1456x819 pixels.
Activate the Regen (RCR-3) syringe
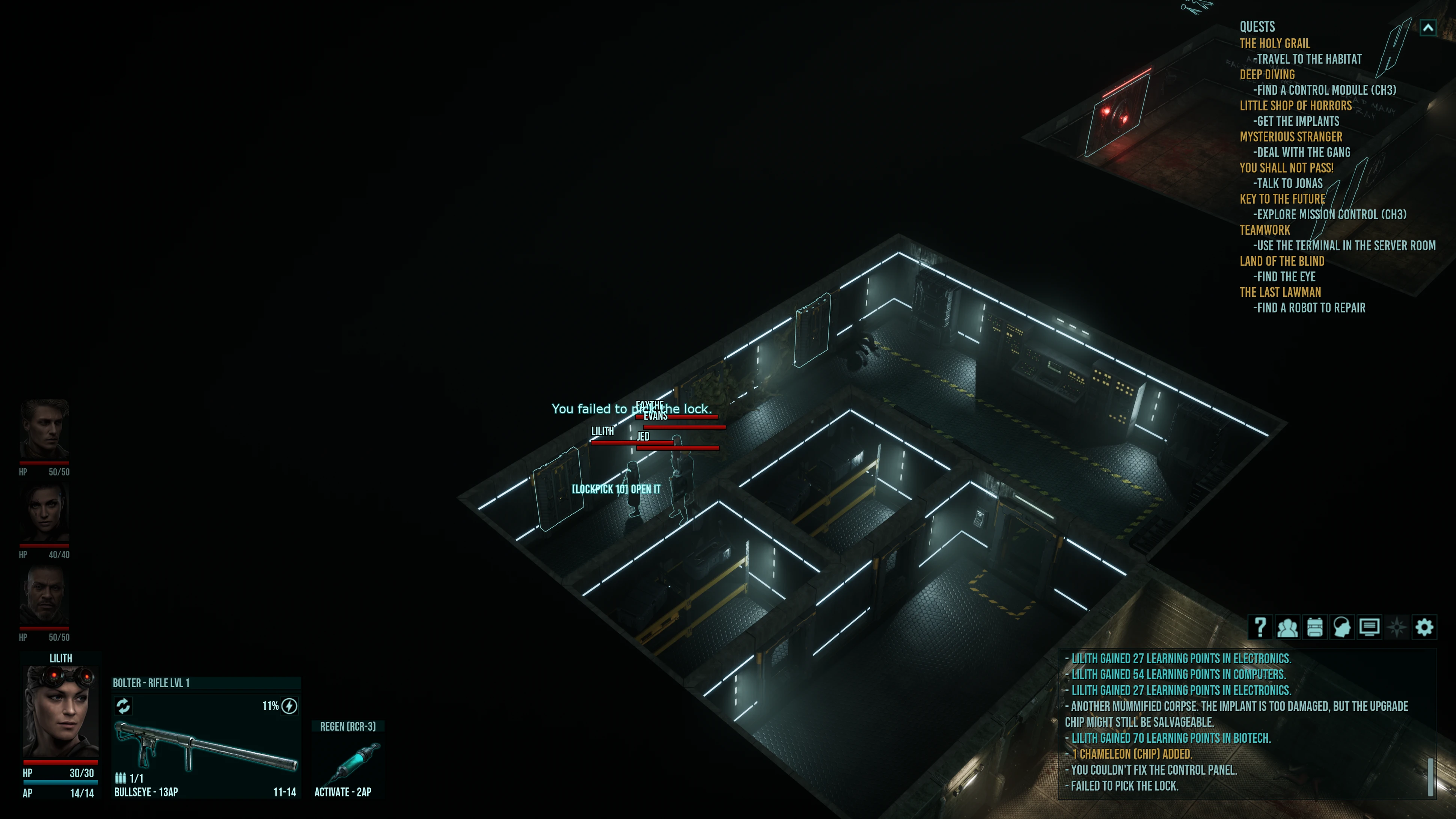point(348,760)
